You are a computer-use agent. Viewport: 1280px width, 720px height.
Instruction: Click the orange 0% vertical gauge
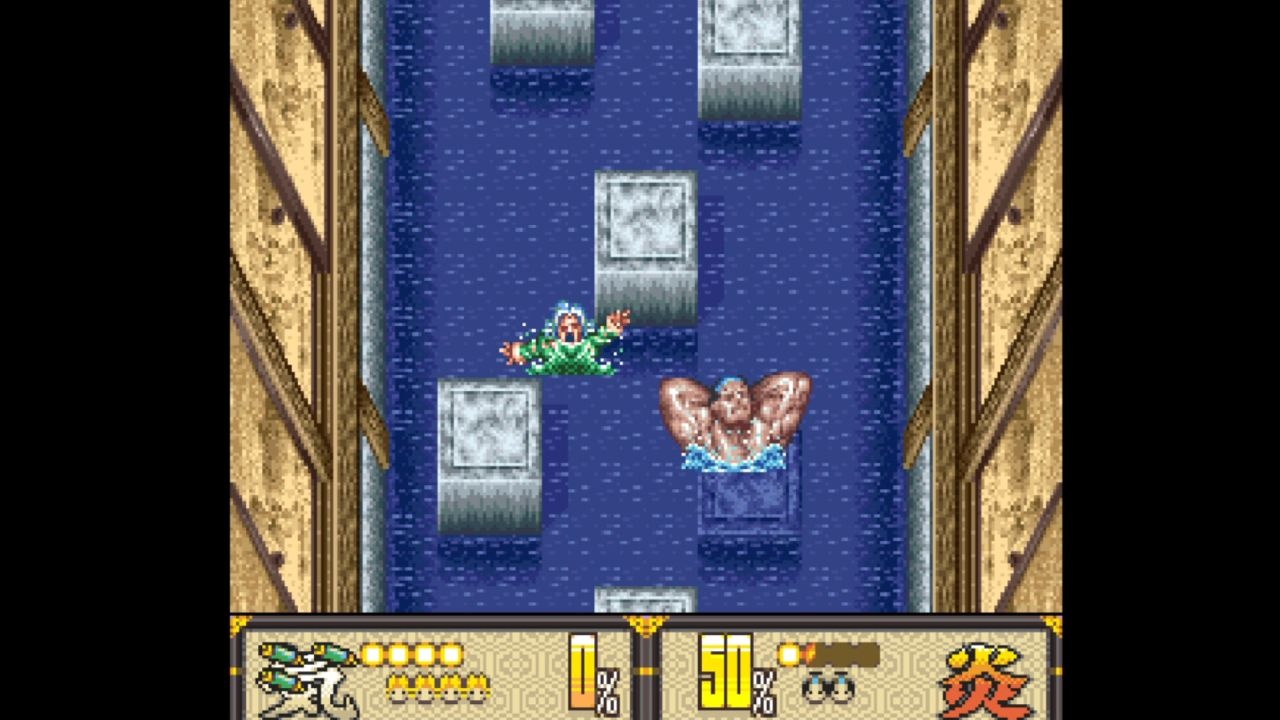583,670
